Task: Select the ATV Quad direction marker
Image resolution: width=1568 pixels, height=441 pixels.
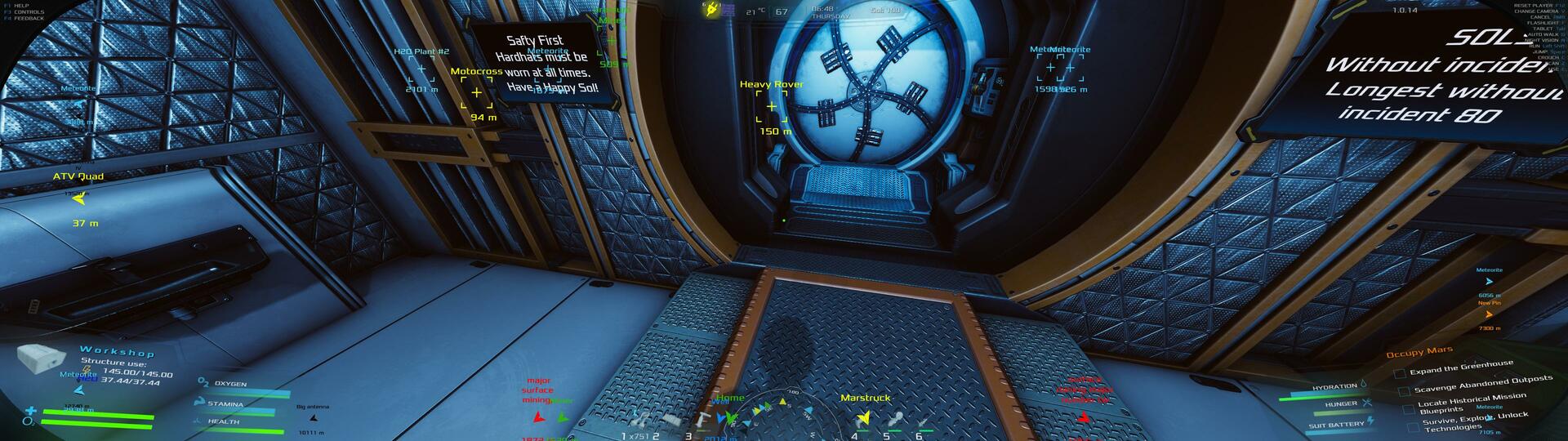Action: [x=78, y=198]
